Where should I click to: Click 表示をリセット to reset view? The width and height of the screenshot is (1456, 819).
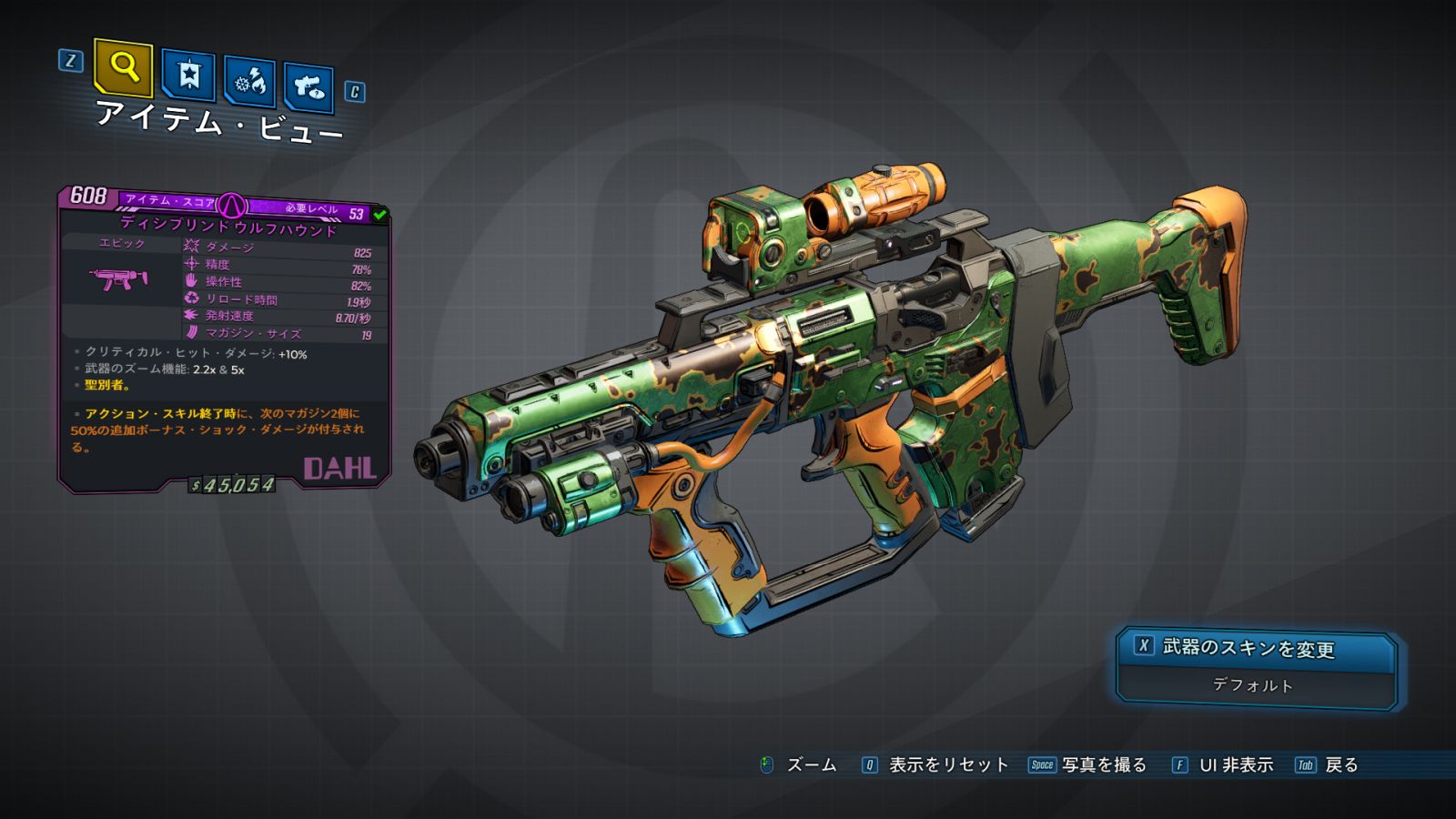[x=947, y=765]
